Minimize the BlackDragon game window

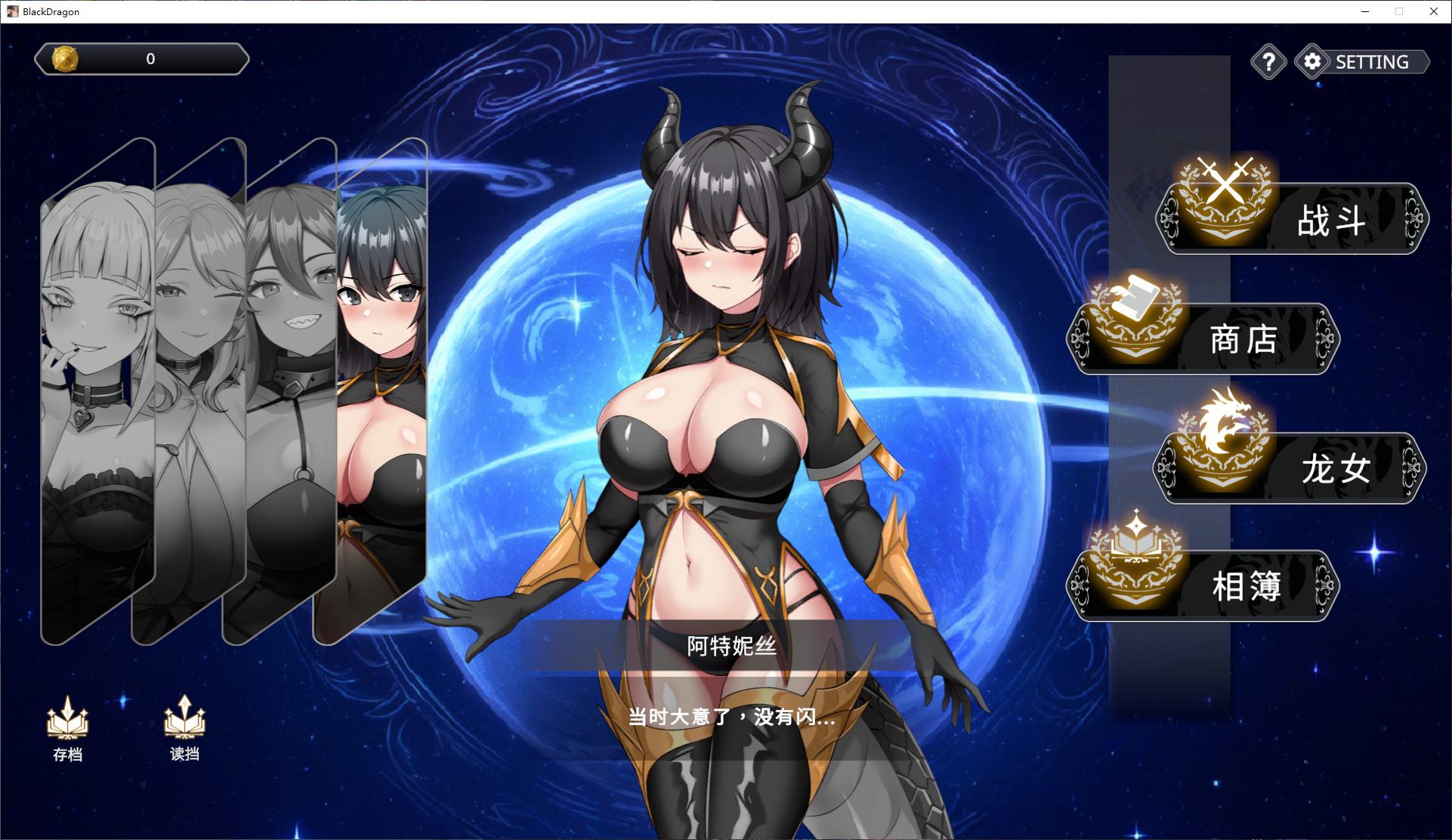(1364, 11)
